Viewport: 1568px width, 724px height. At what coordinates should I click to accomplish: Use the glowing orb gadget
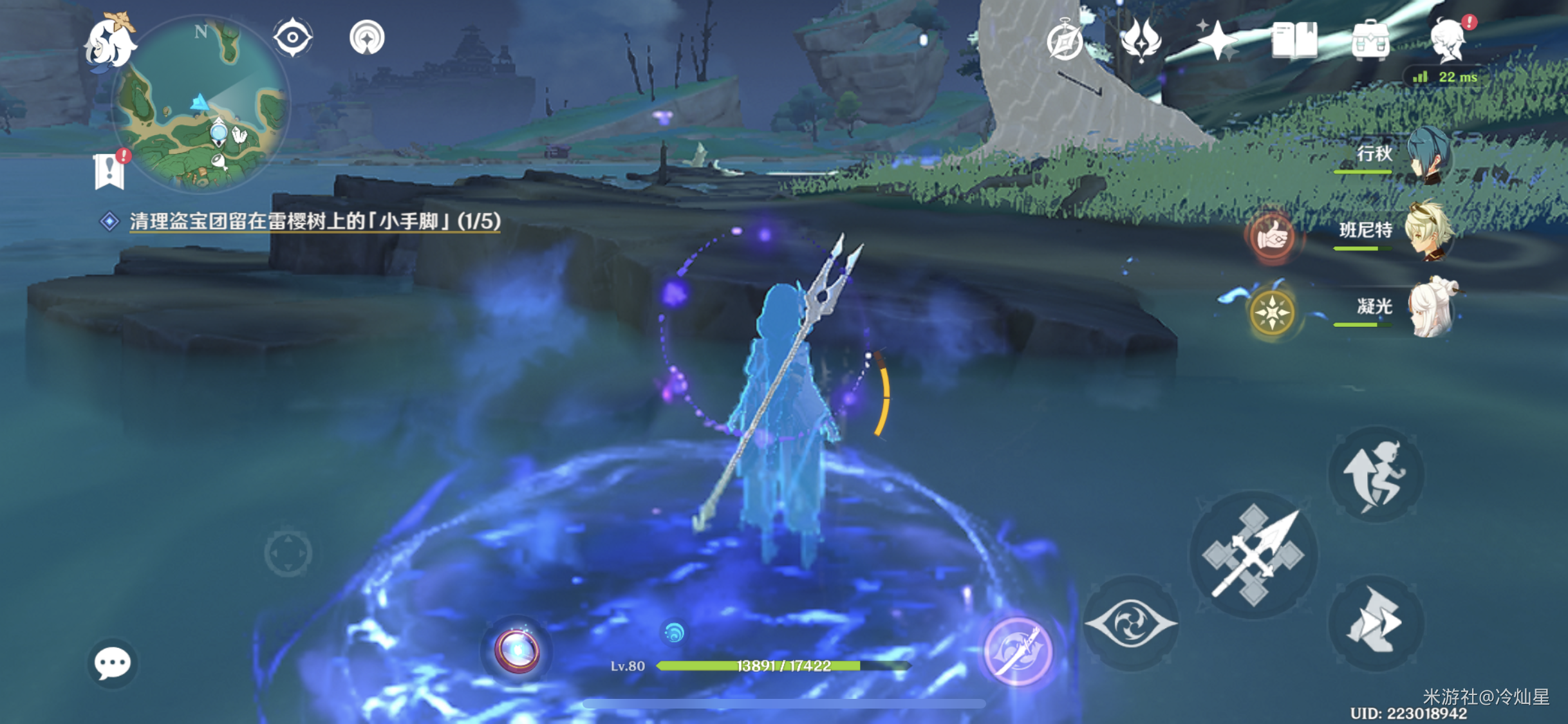point(517,651)
